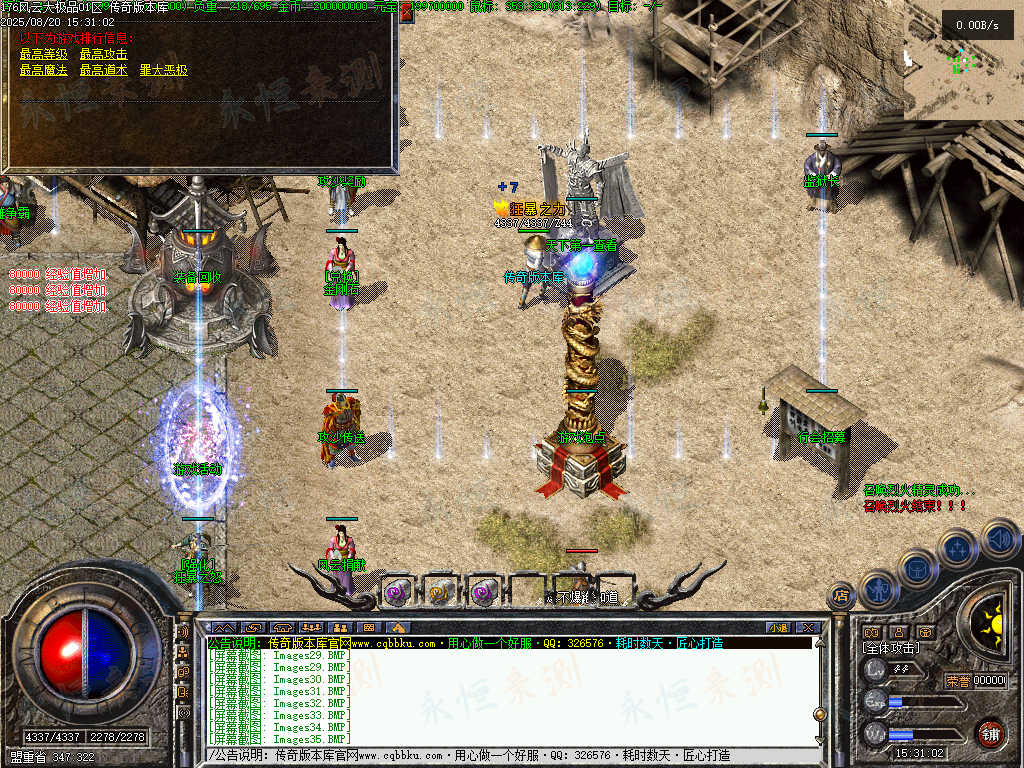Open the 店 shop button
The width and height of the screenshot is (1024, 768).
click(x=841, y=596)
